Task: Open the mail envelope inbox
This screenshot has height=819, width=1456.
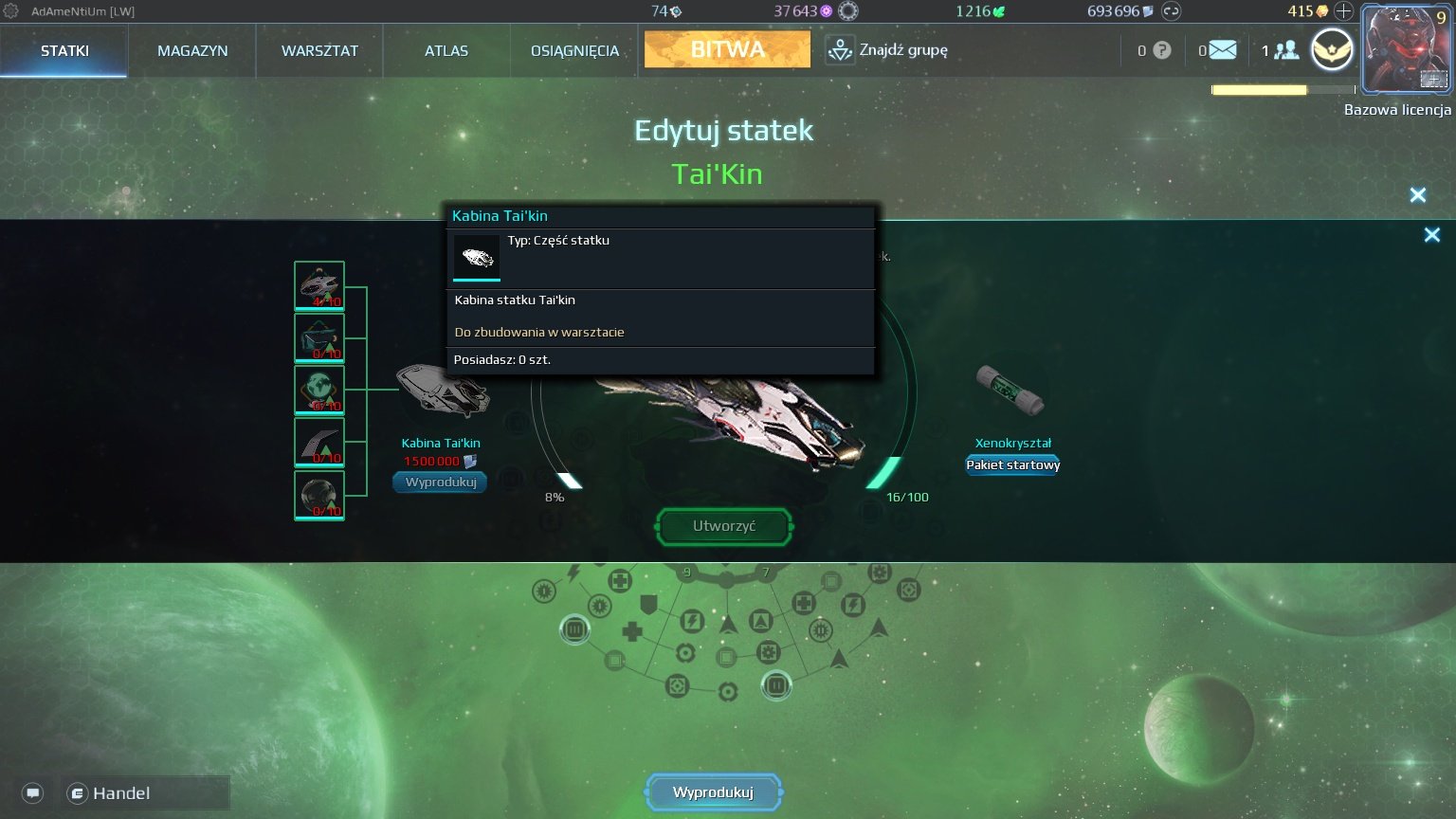Action: pyautogui.click(x=1223, y=50)
